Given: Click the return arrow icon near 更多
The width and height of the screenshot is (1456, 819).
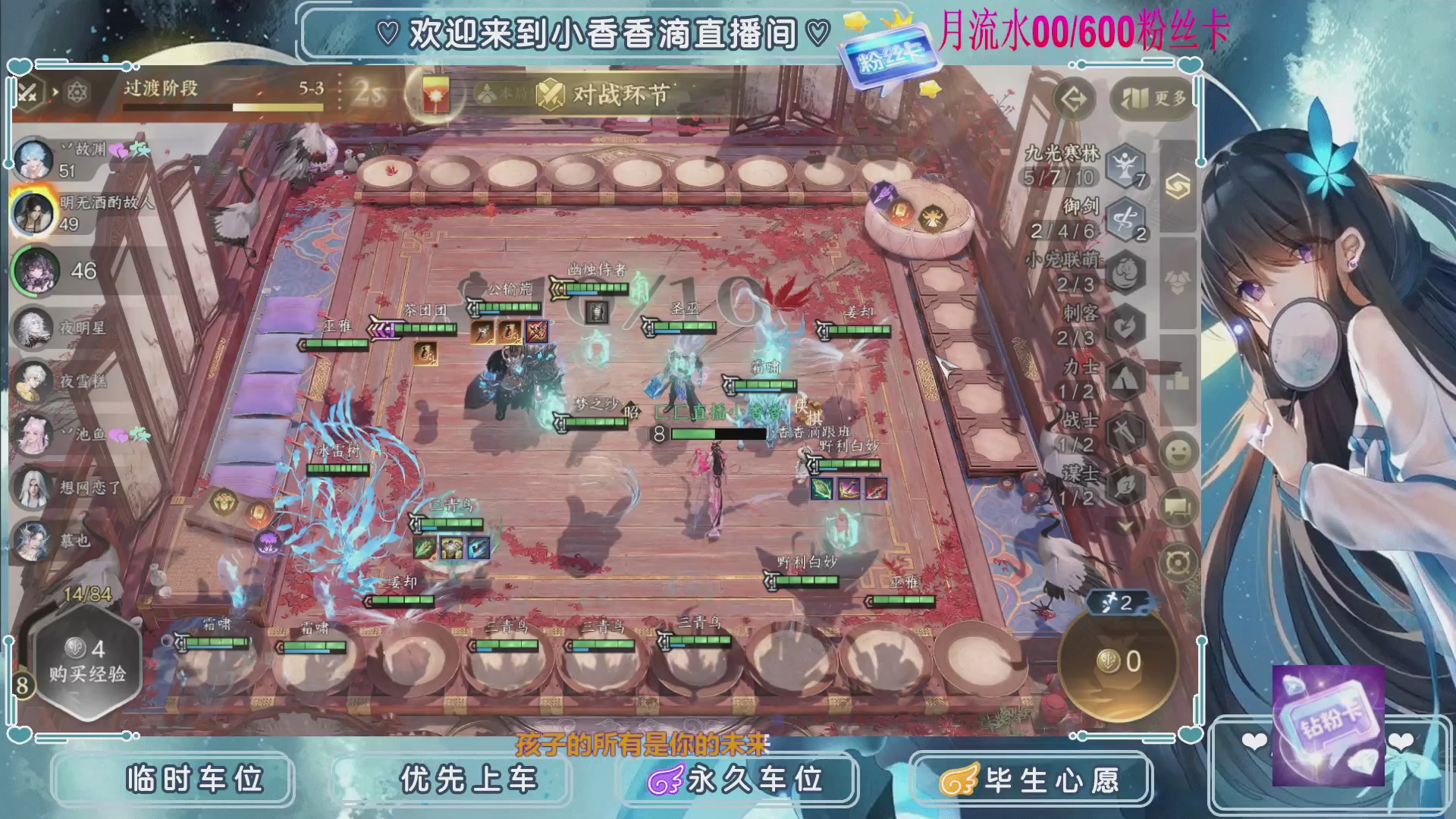Looking at the screenshot, I should click(x=1074, y=98).
